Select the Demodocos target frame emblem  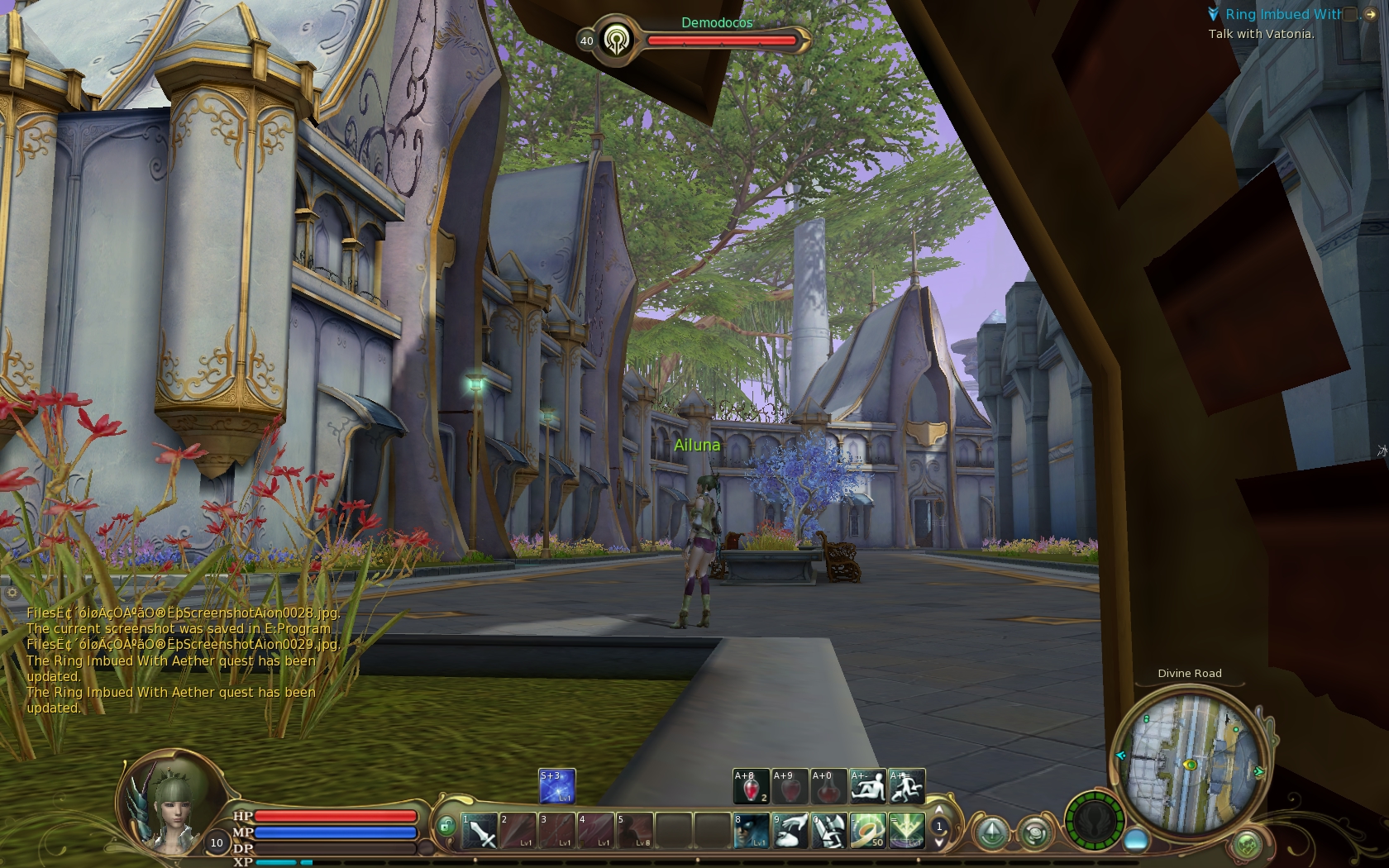[x=616, y=40]
